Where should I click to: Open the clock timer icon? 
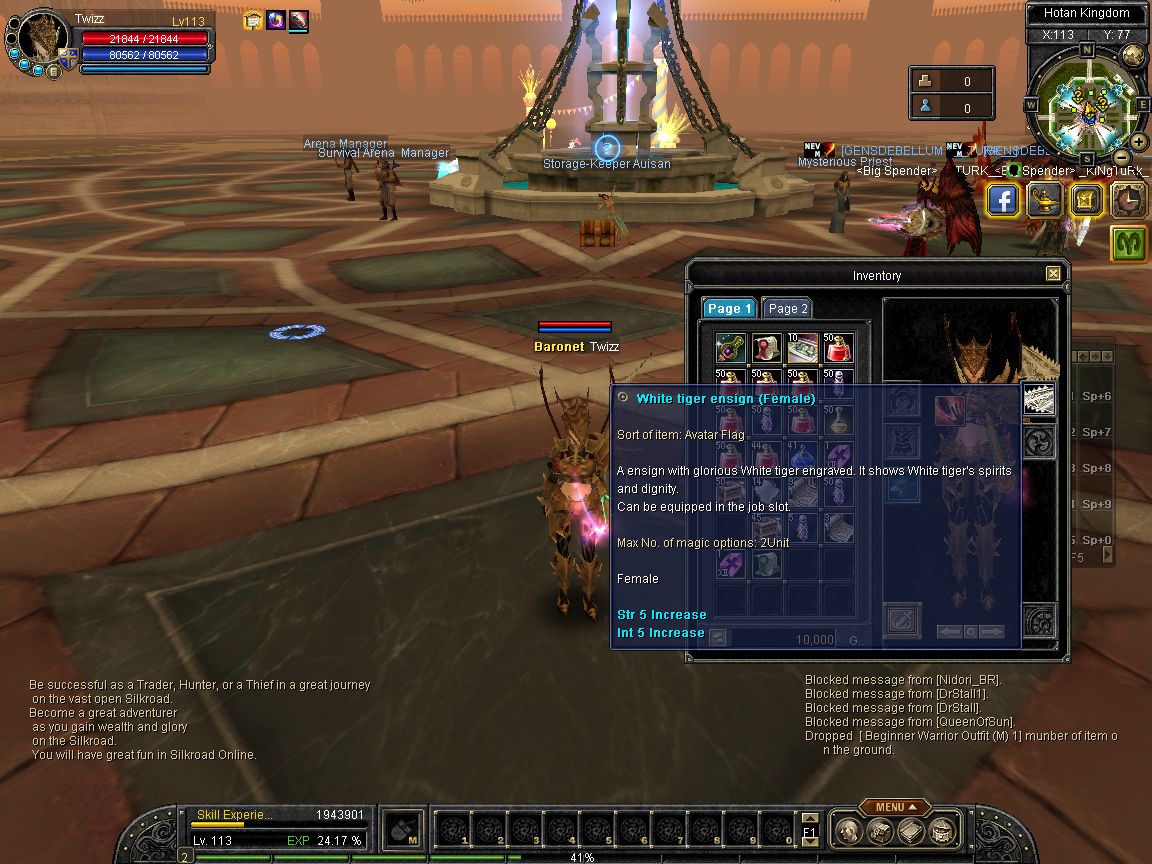tap(1129, 201)
